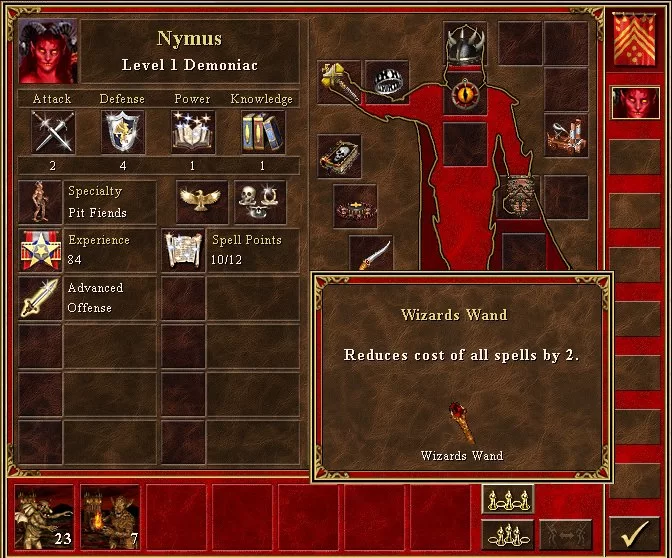The height and width of the screenshot is (558, 672).
Task: Select the silver ring artifact
Action: 386,81
